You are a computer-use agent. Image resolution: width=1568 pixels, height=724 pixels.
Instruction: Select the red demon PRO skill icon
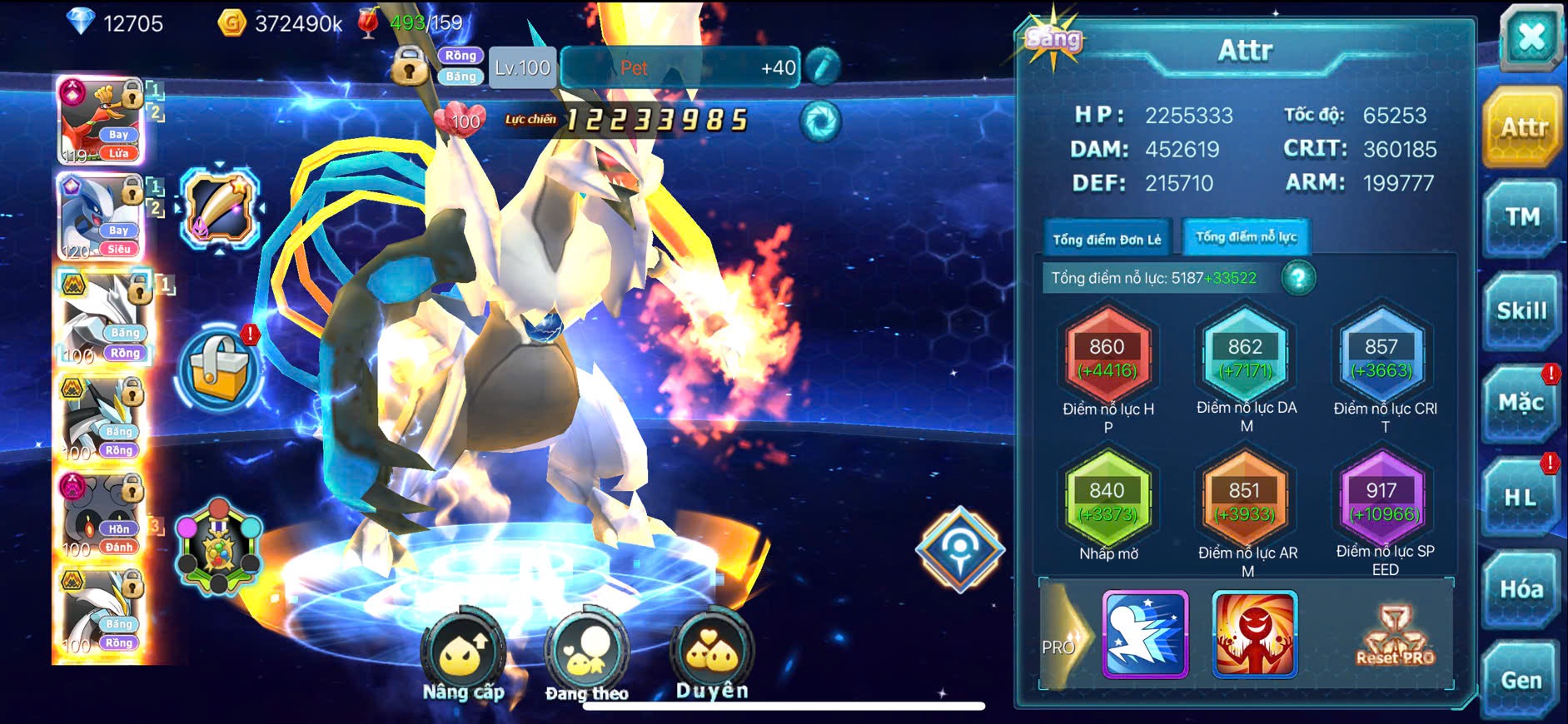tap(1254, 634)
